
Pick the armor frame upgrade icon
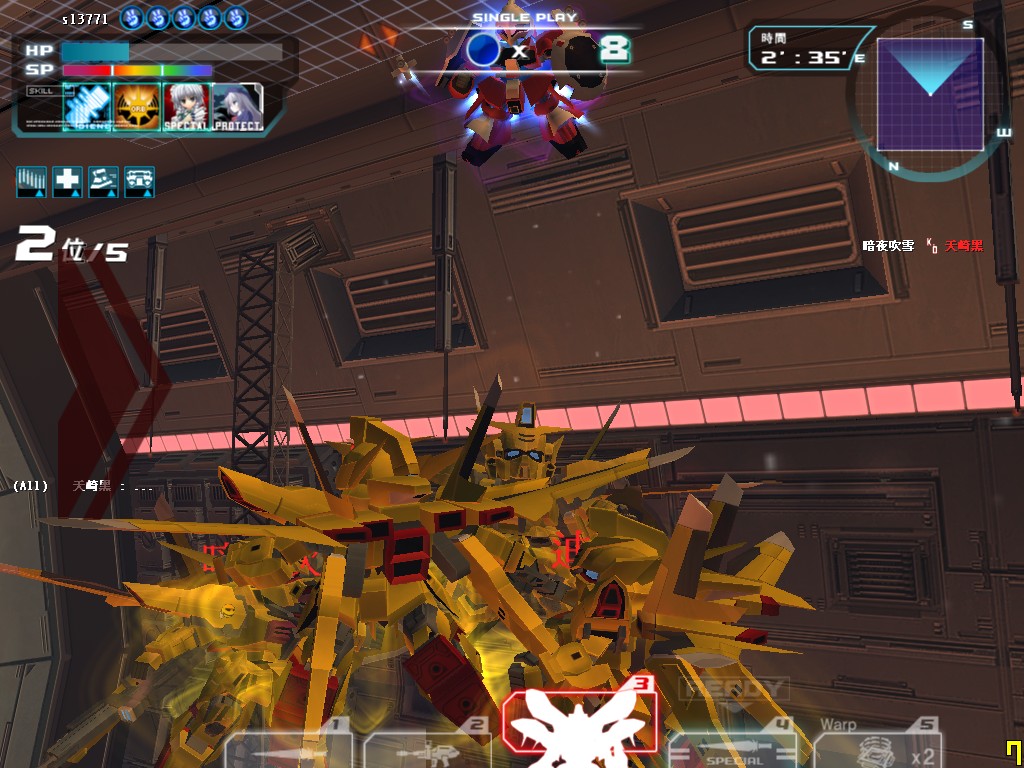(139, 181)
